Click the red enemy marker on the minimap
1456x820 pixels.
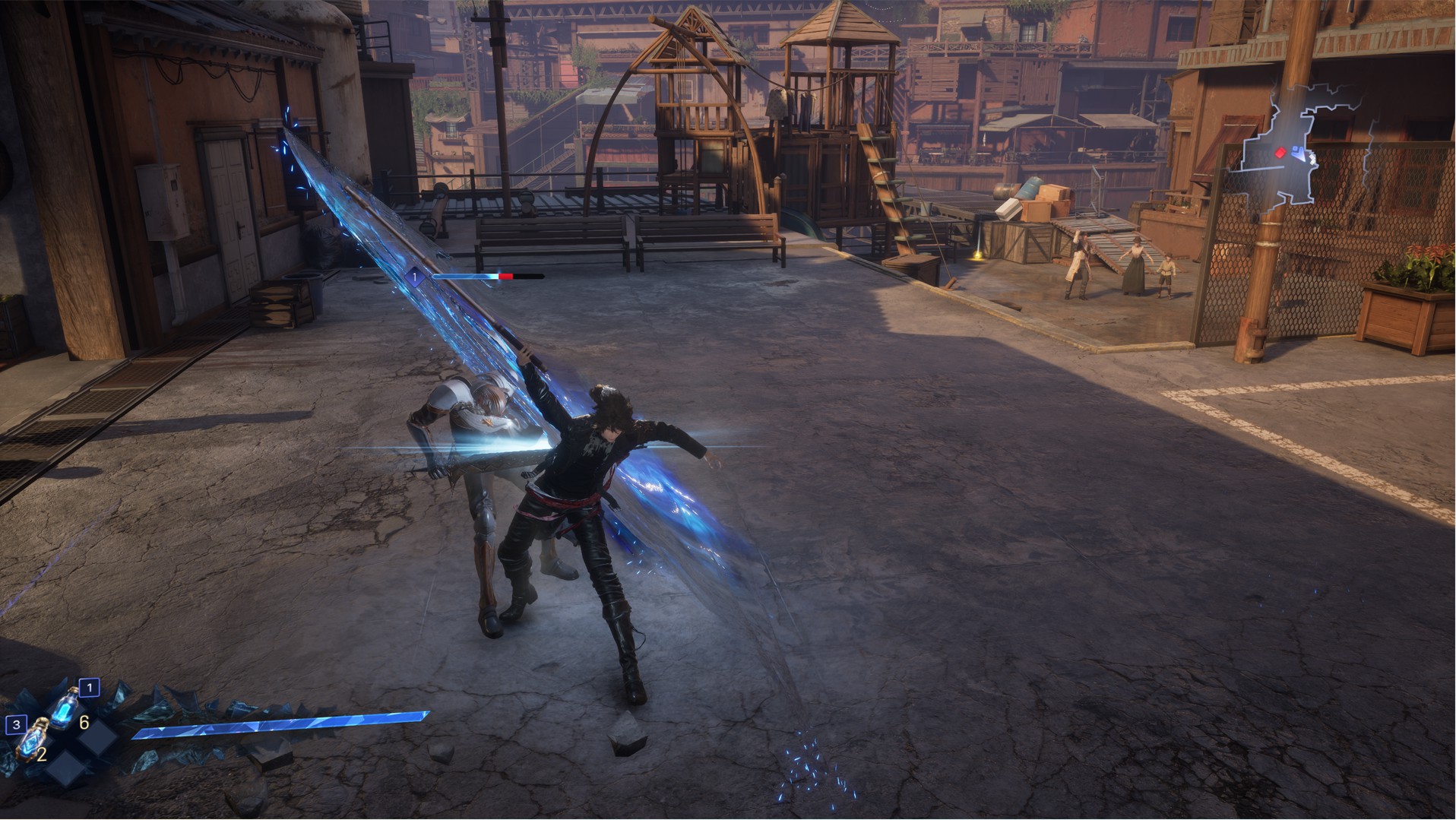(1280, 153)
